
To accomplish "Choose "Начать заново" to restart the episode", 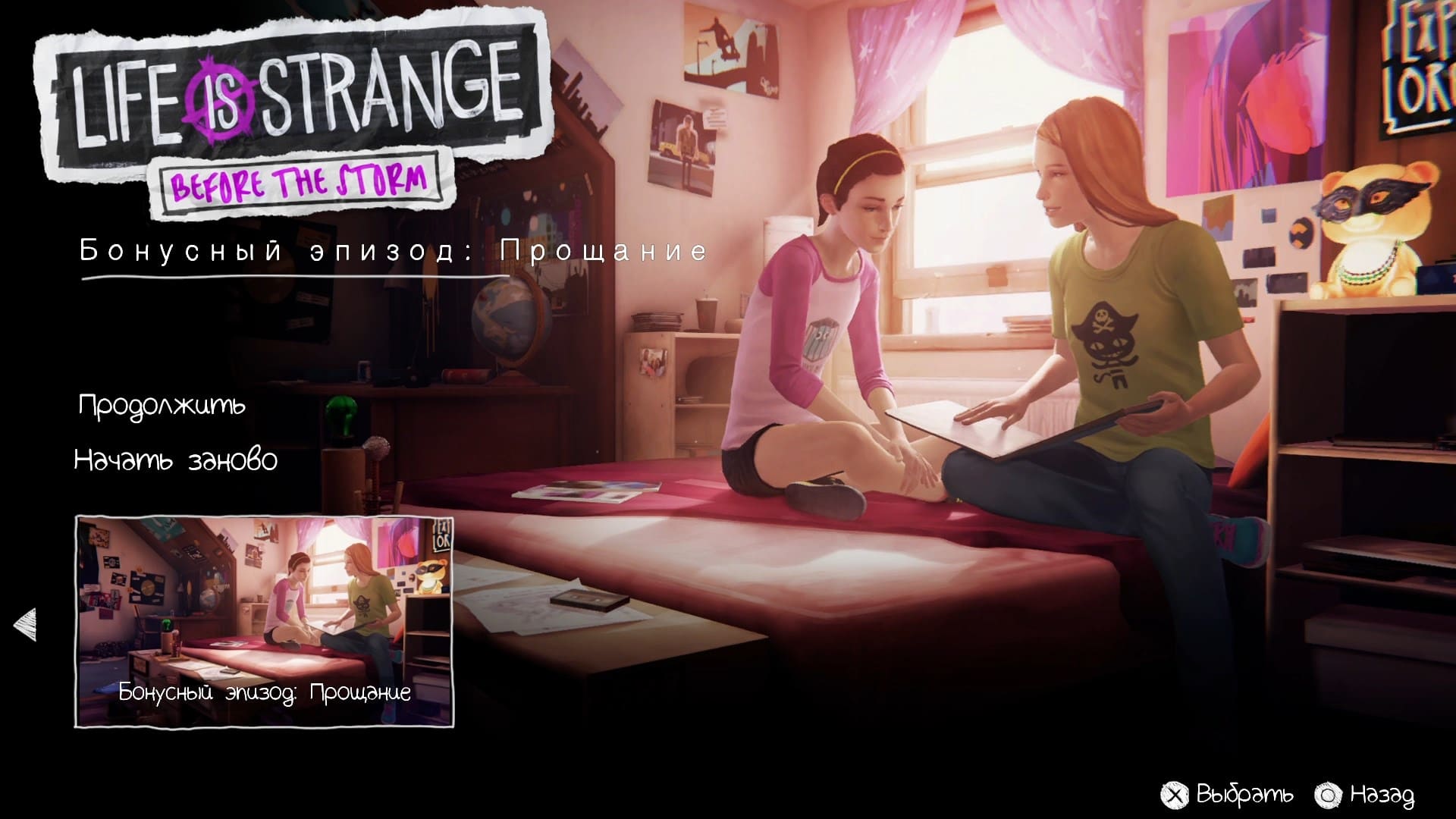I will (x=176, y=459).
